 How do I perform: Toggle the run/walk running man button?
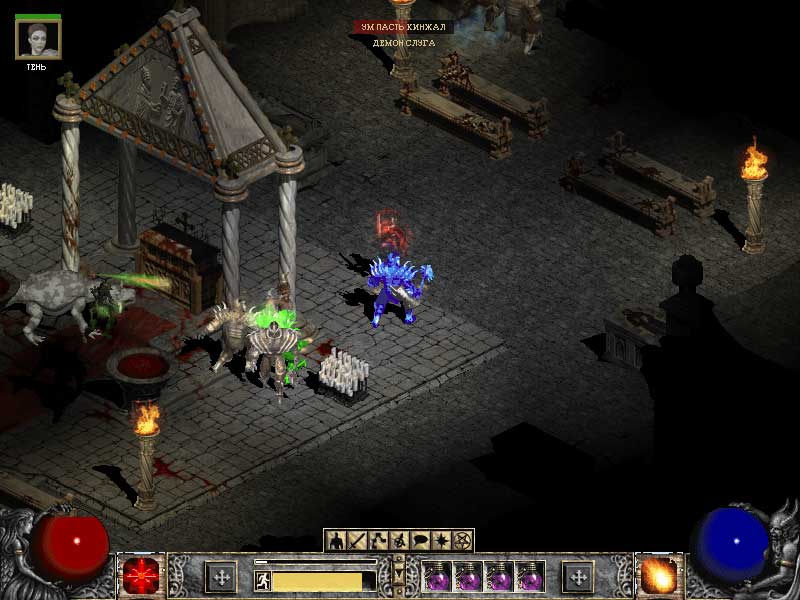263,581
